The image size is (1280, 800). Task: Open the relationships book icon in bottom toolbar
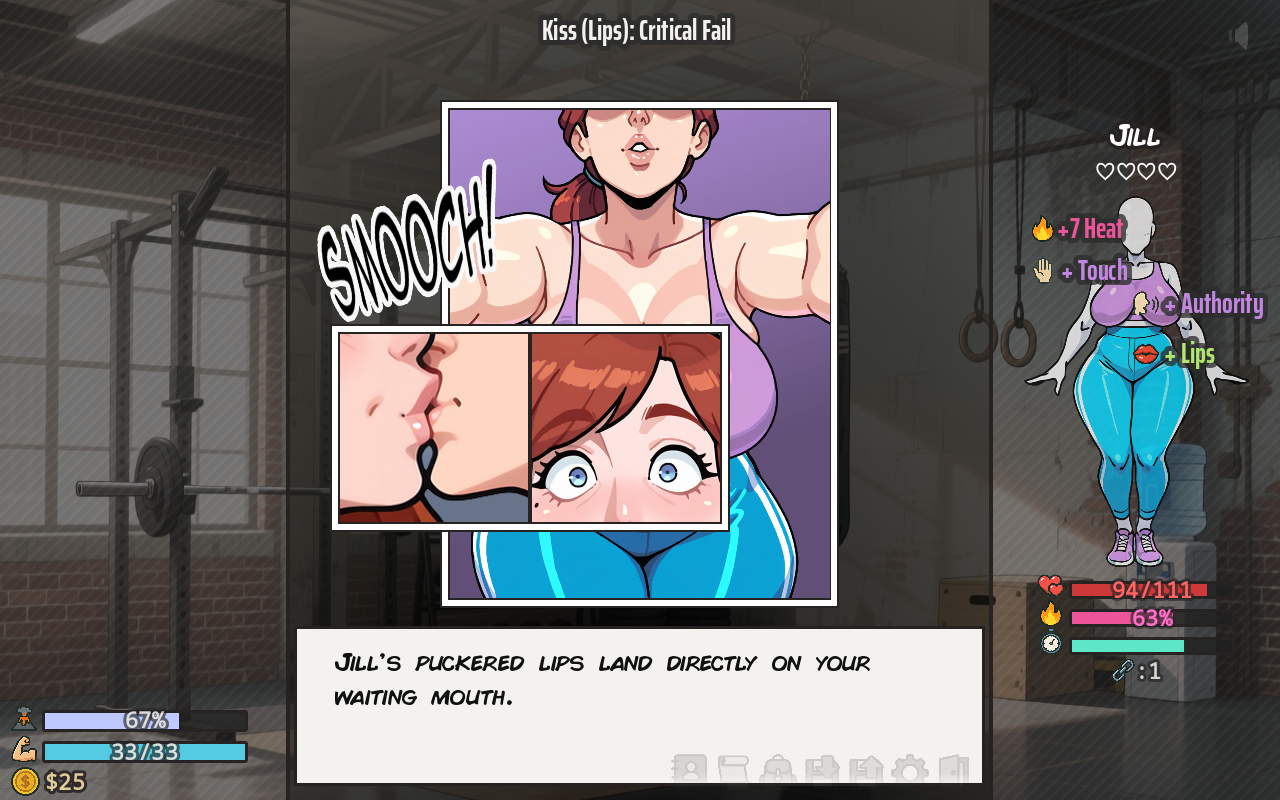click(x=690, y=768)
